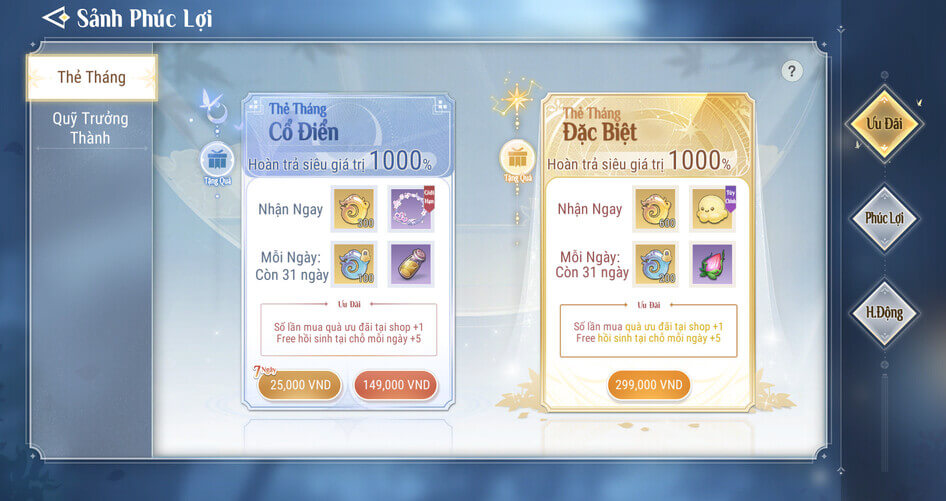The height and width of the screenshot is (501, 946).
Task: Switch to Quỹ Trưởng Thành tab
Action: [91, 128]
